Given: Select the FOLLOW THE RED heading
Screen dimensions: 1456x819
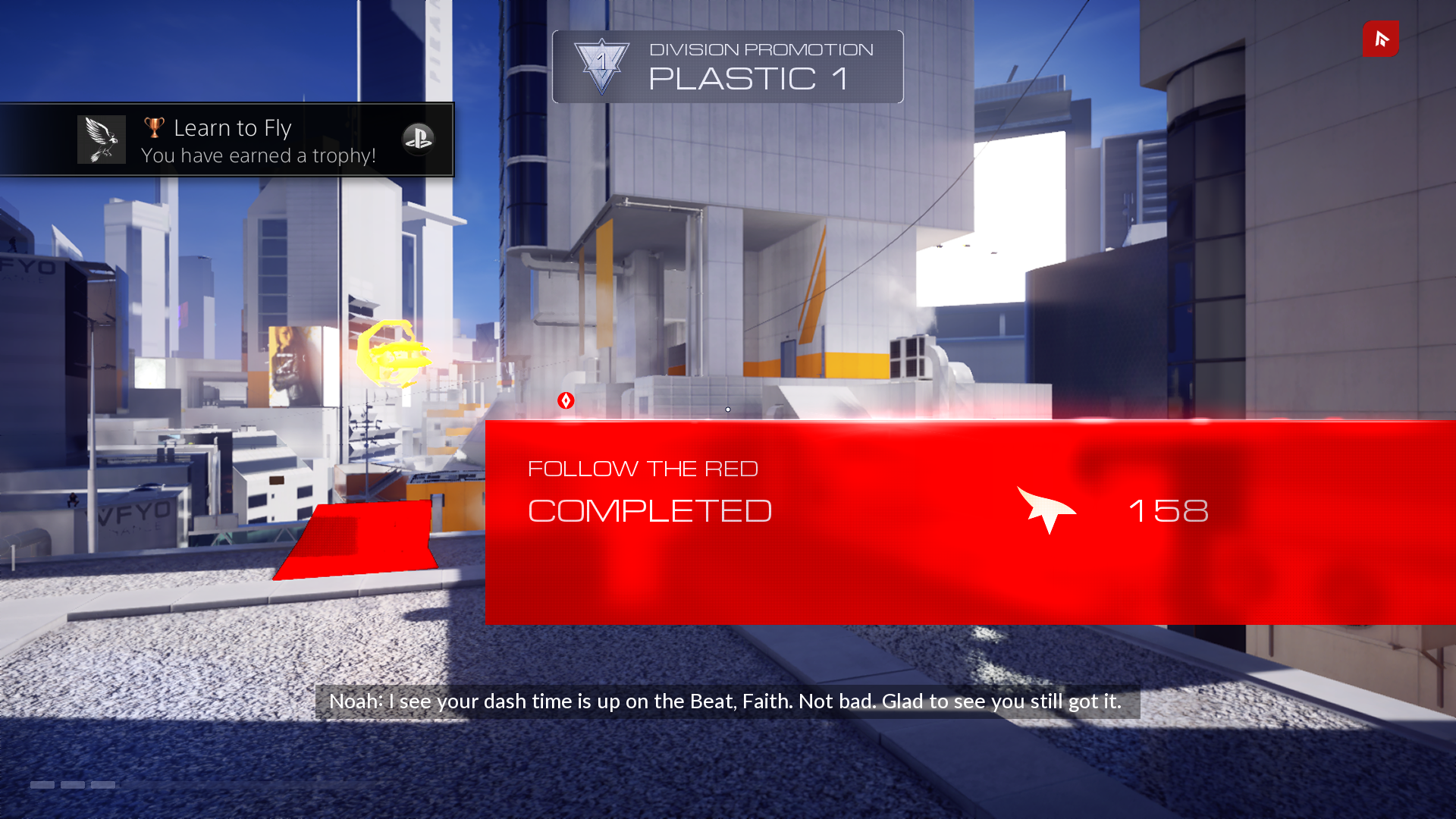Looking at the screenshot, I should tap(643, 468).
